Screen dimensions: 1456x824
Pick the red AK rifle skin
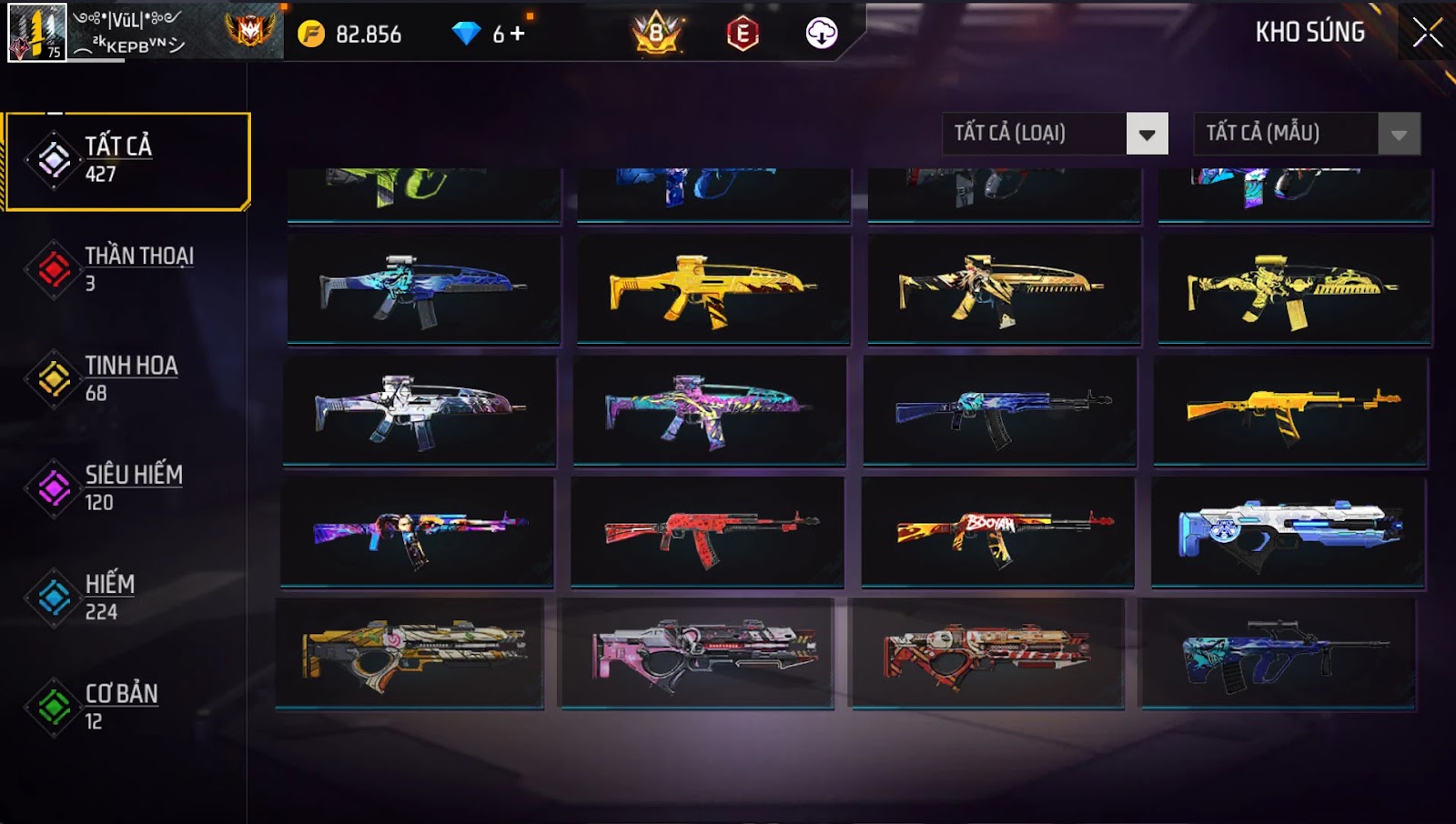coord(707,532)
